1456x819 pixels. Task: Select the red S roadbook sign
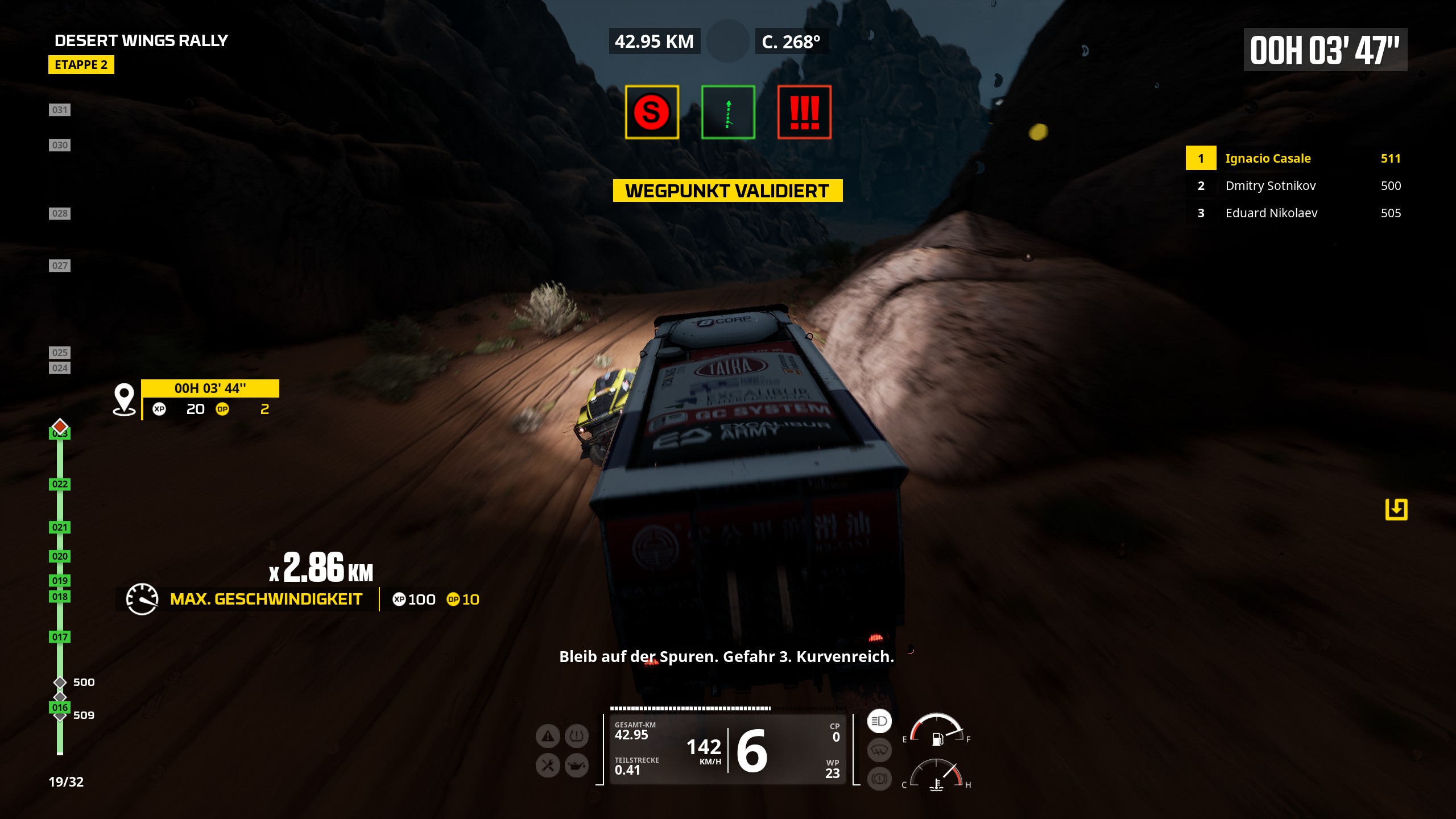click(x=652, y=112)
